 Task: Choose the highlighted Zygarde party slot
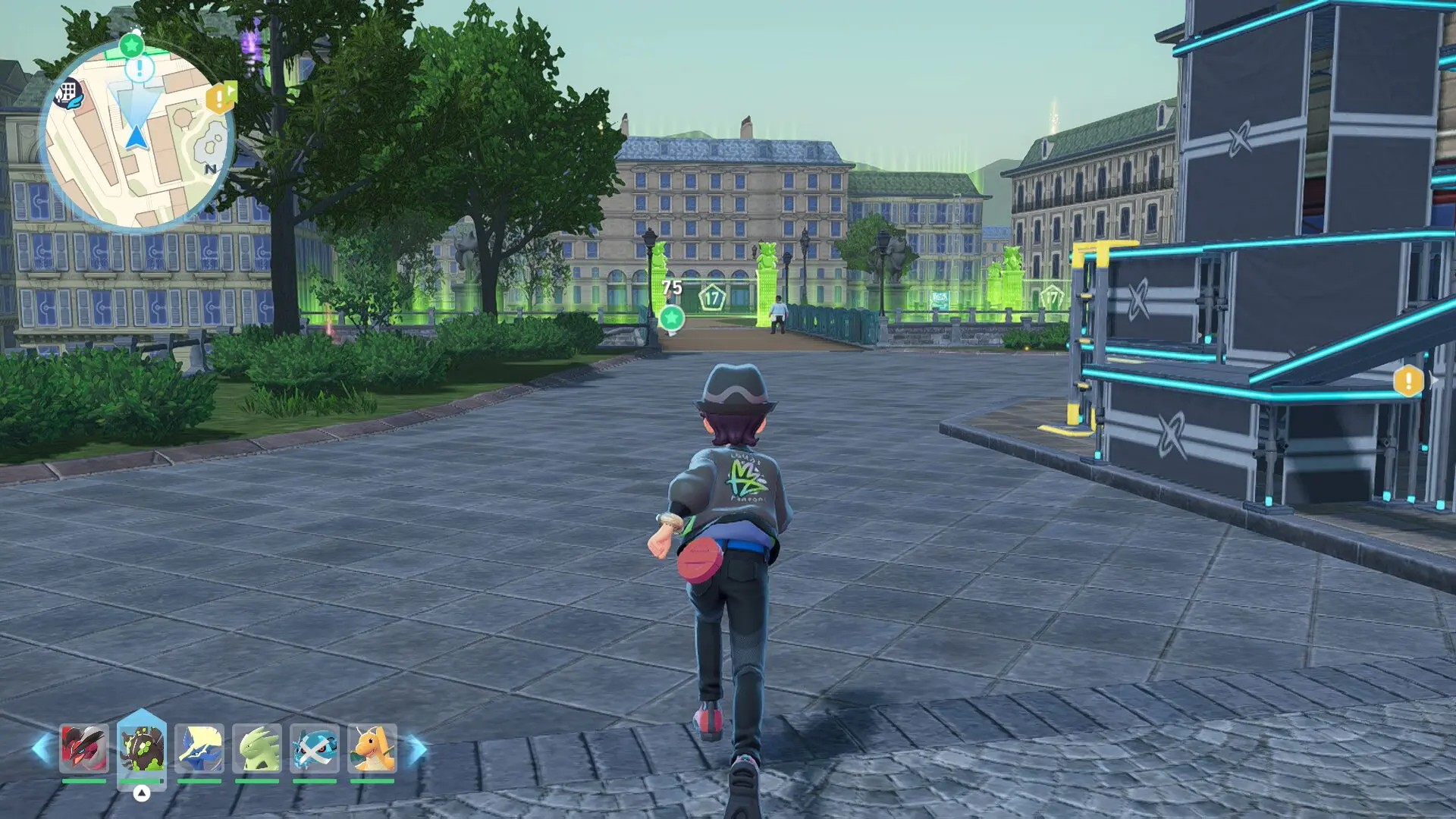142,748
